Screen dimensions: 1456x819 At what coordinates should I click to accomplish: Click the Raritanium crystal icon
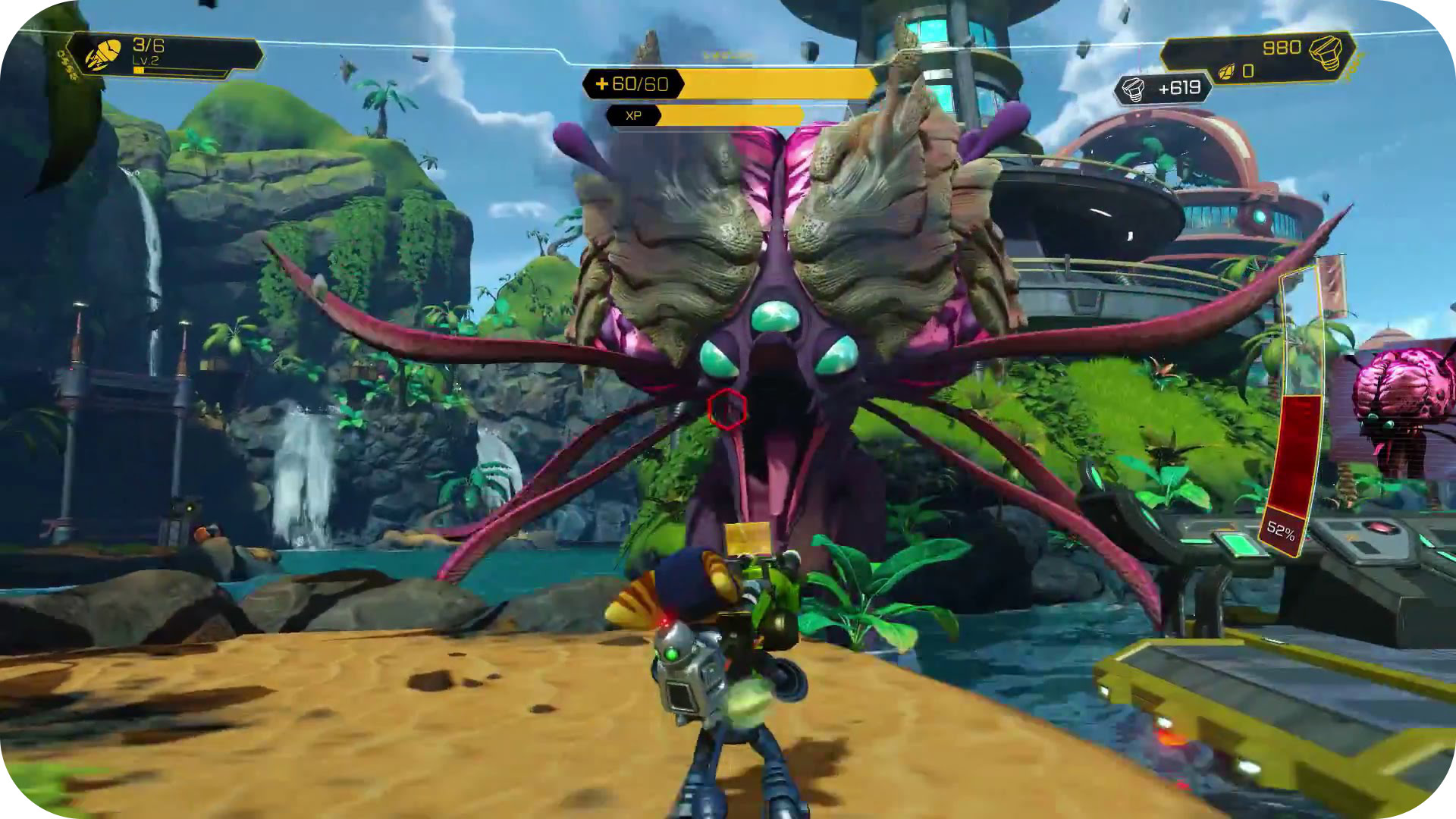(x=1226, y=73)
